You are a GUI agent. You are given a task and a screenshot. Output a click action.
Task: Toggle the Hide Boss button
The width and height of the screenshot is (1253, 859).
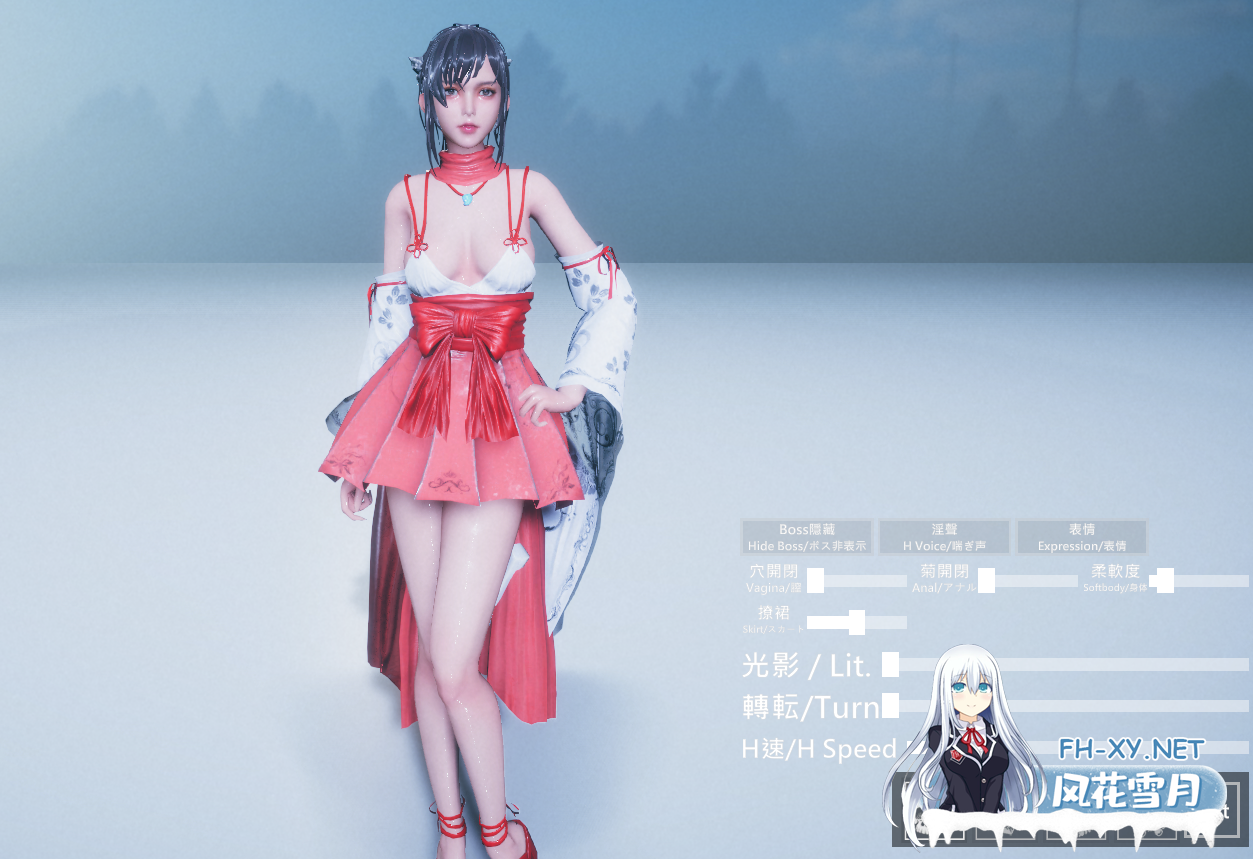[807, 537]
